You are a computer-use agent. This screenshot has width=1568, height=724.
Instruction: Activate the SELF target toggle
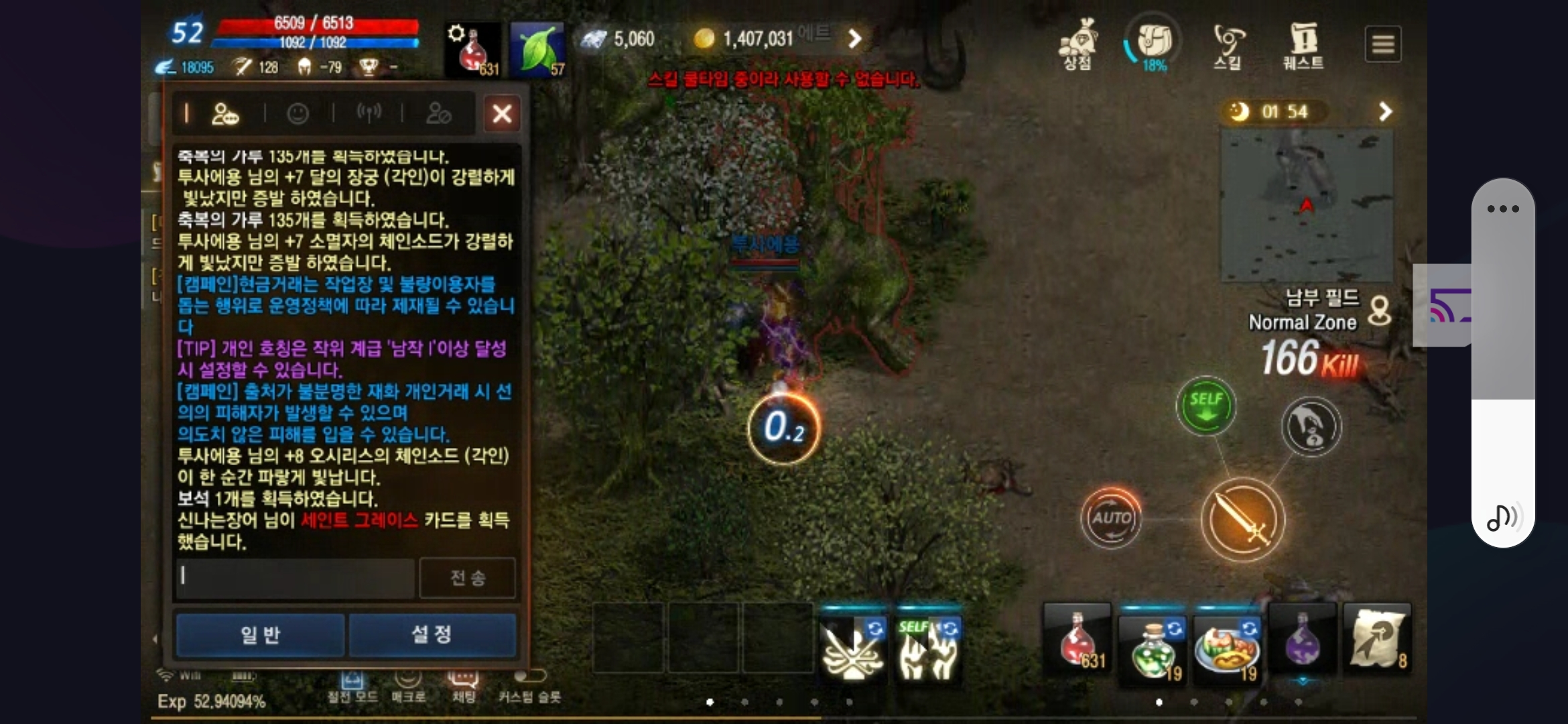[1205, 404]
